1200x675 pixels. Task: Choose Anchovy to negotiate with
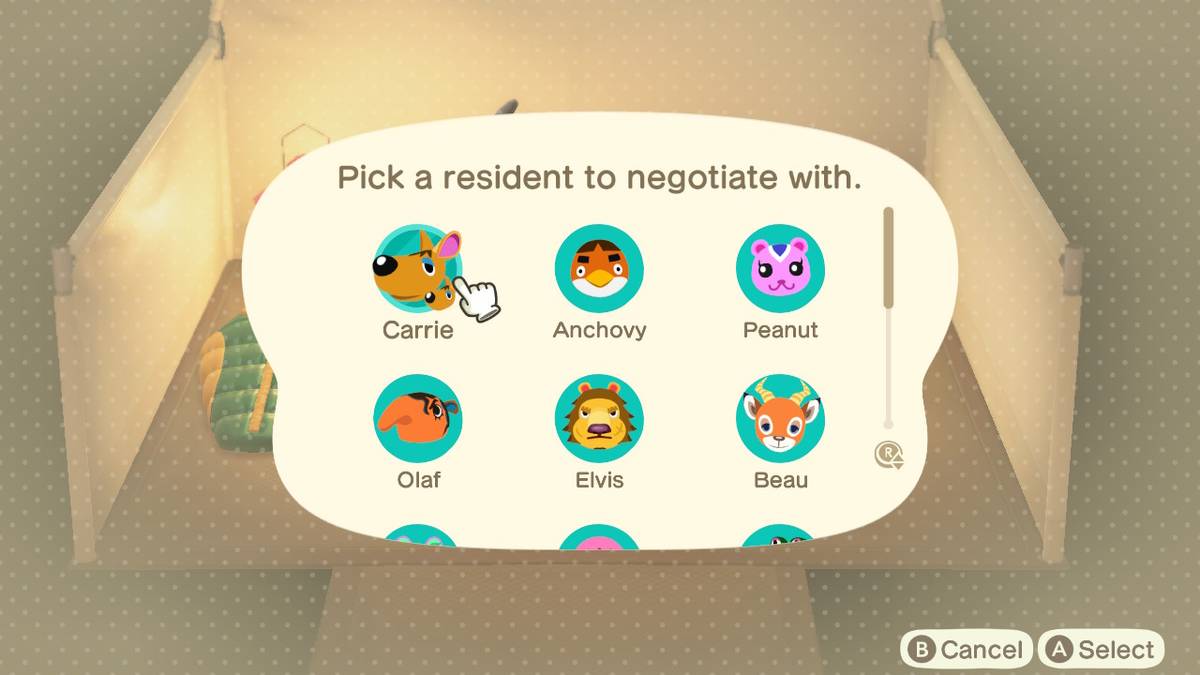coord(599,269)
